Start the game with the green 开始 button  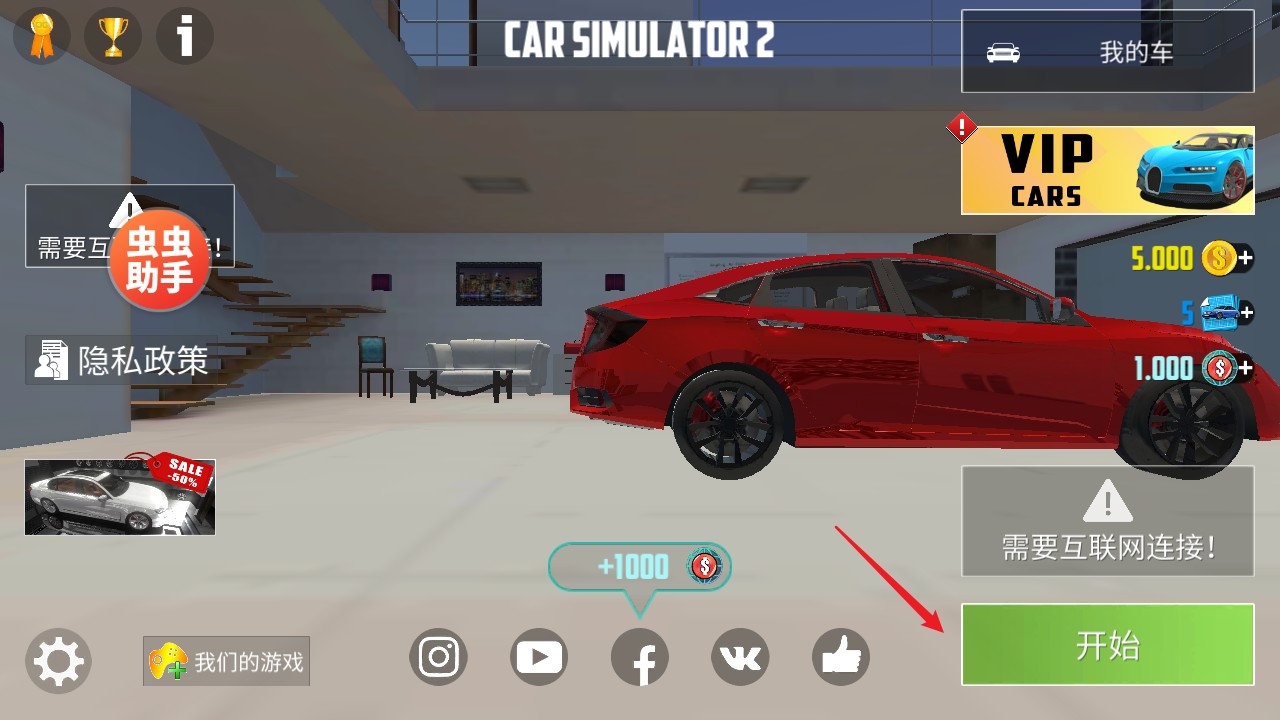(1107, 645)
